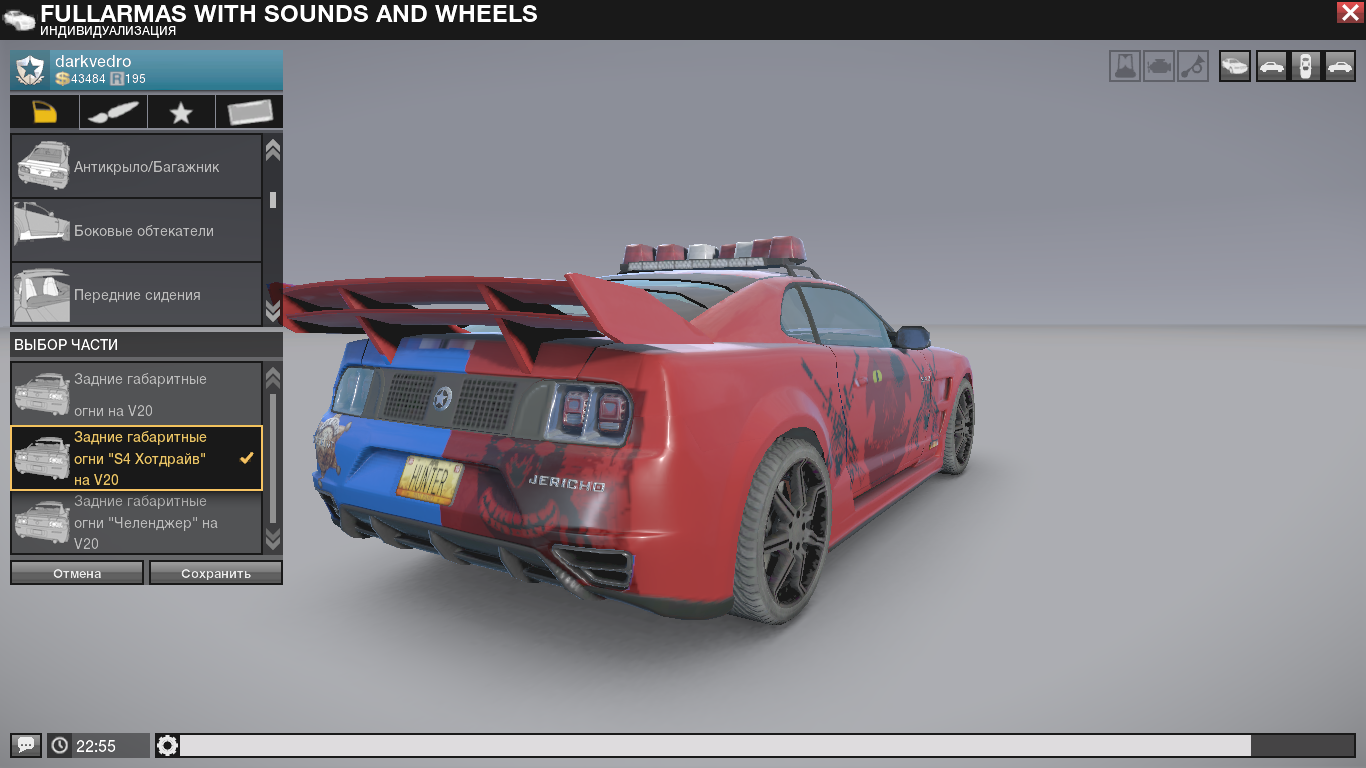Open the paint brush tab
The width and height of the screenshot is (1366, 768).
click(x=113, y=112)
